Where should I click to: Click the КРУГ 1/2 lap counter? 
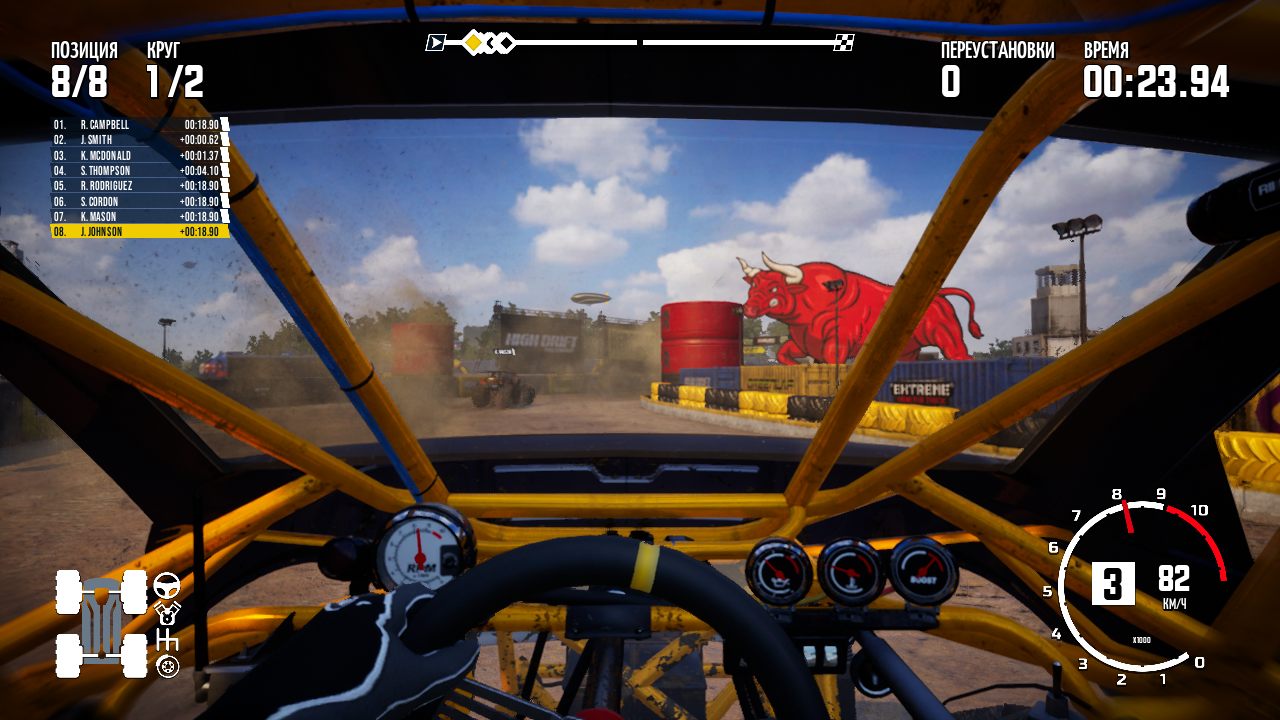click(175, 70)
